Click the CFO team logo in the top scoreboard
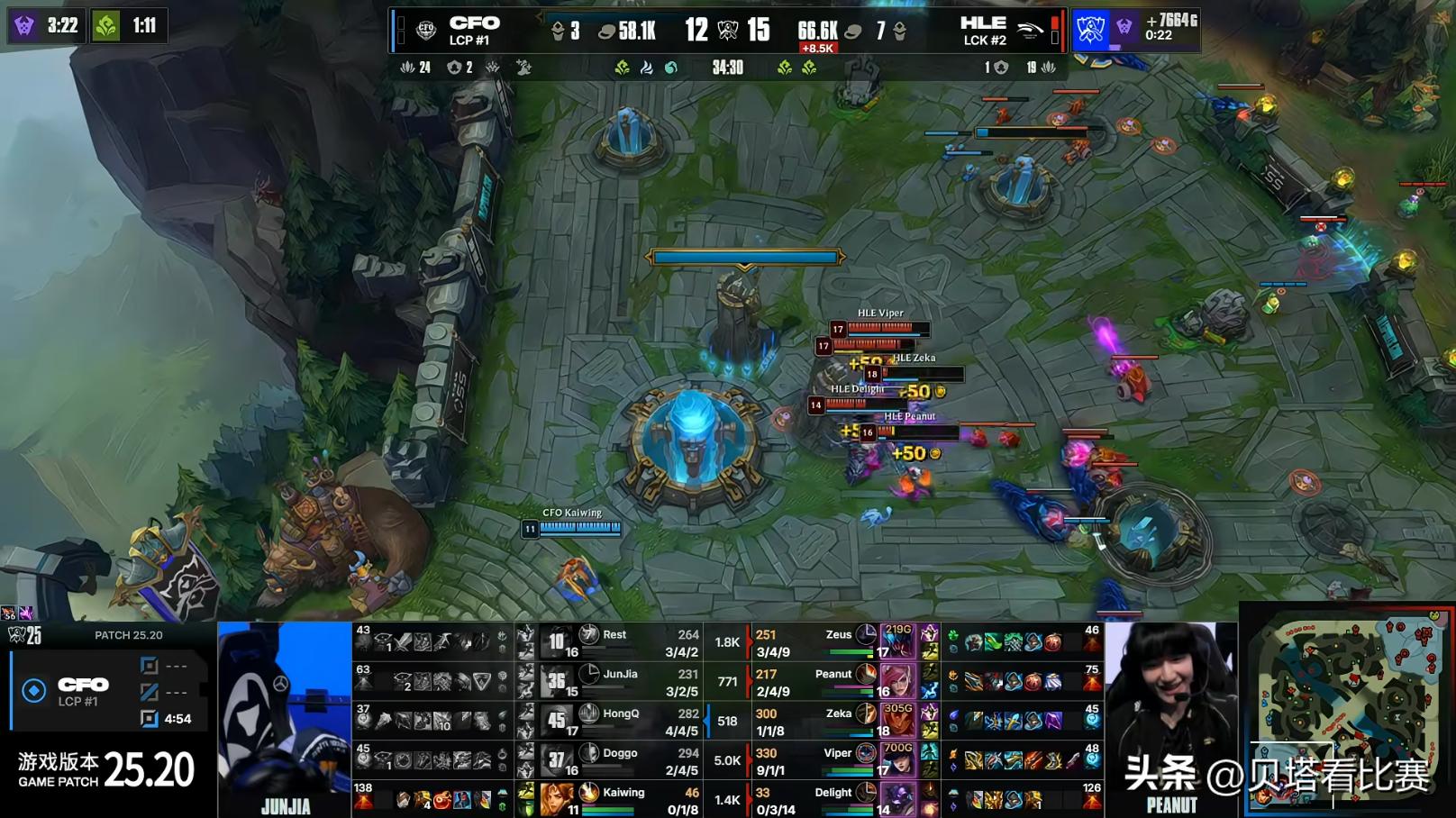 coord(426,31)
